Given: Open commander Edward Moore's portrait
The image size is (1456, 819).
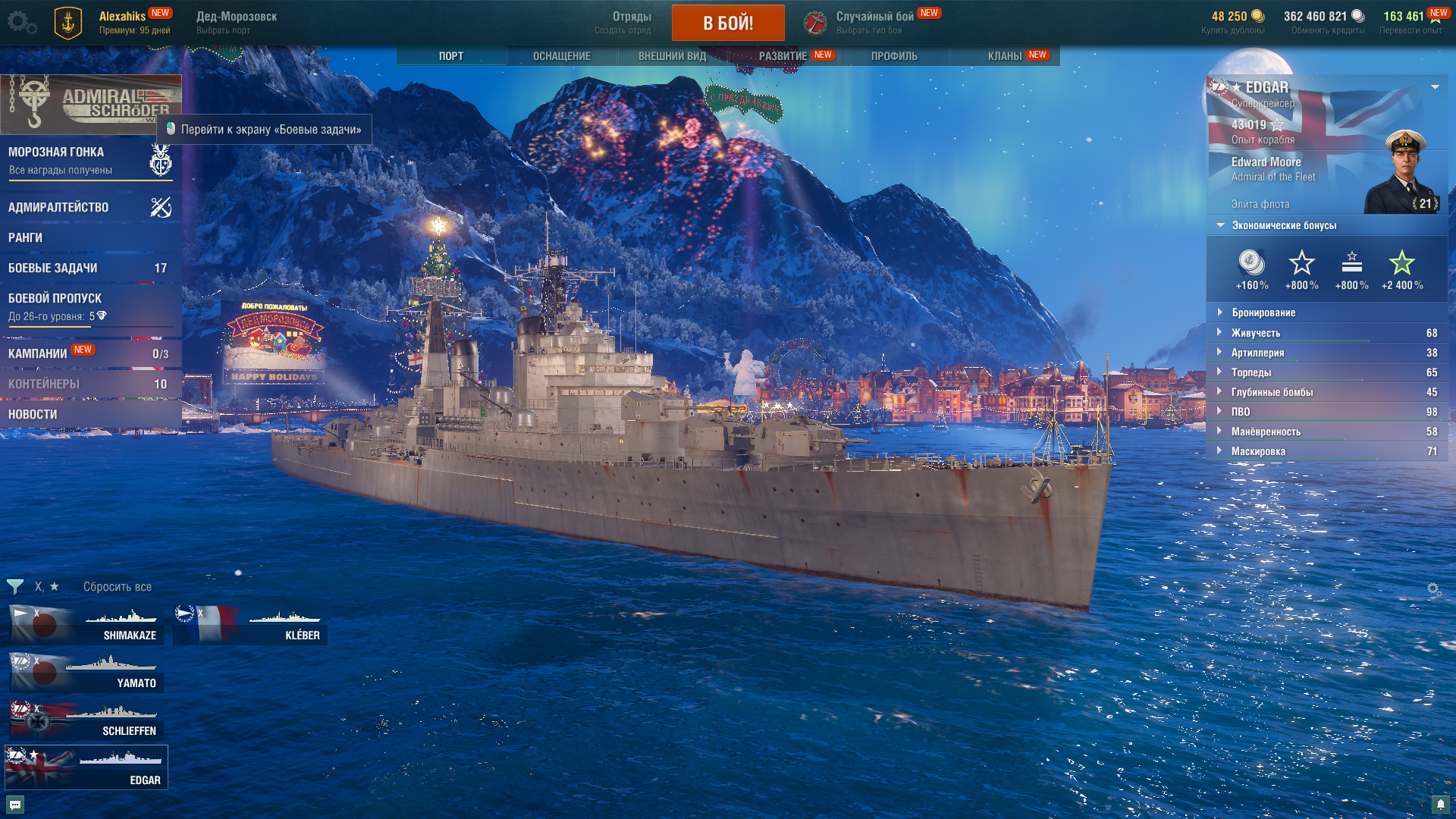Looking at the screenshot, I should [x=1404, y=174].
